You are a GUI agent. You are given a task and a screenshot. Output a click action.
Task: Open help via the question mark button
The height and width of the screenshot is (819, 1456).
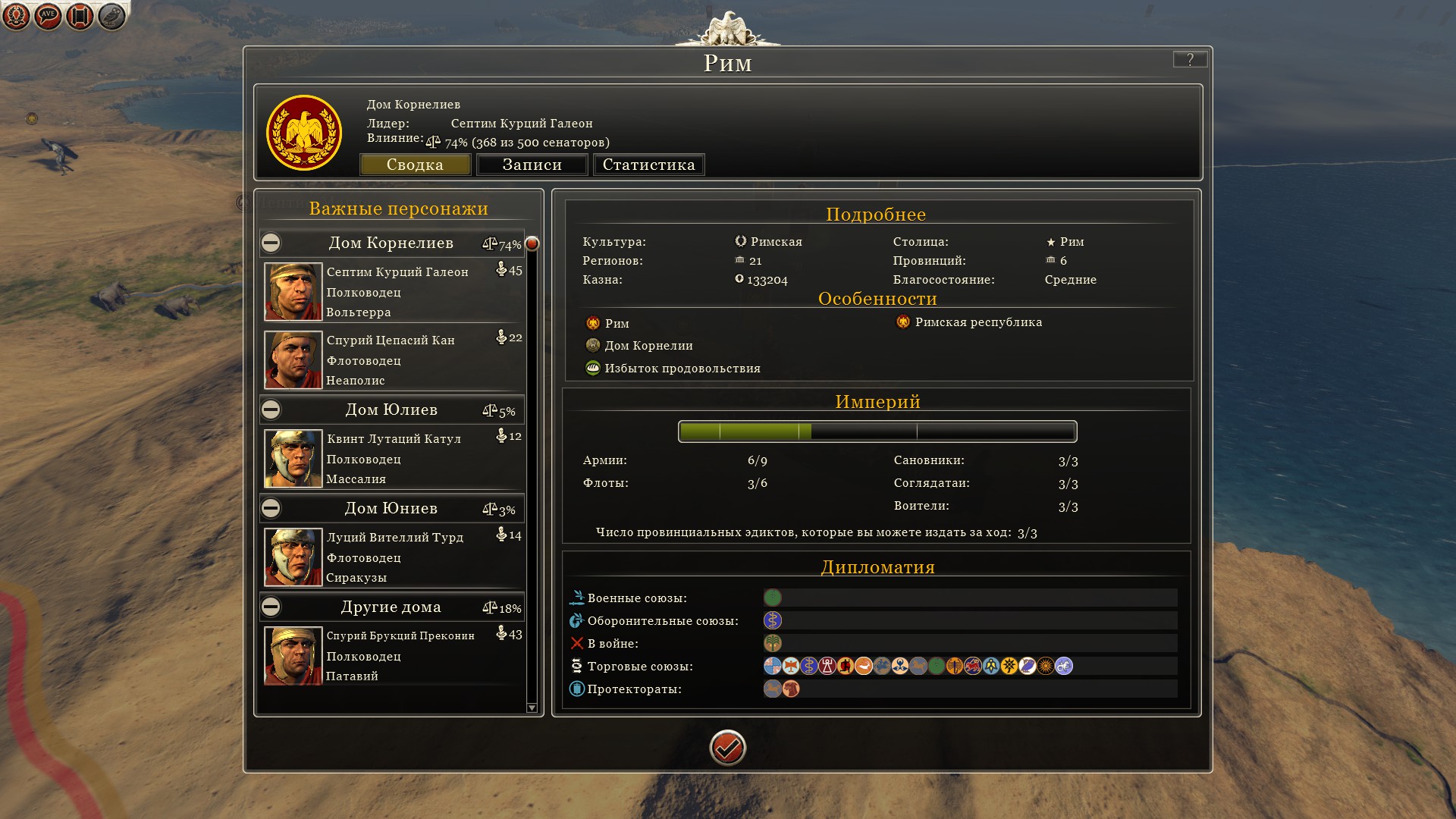pos(1189,59)
